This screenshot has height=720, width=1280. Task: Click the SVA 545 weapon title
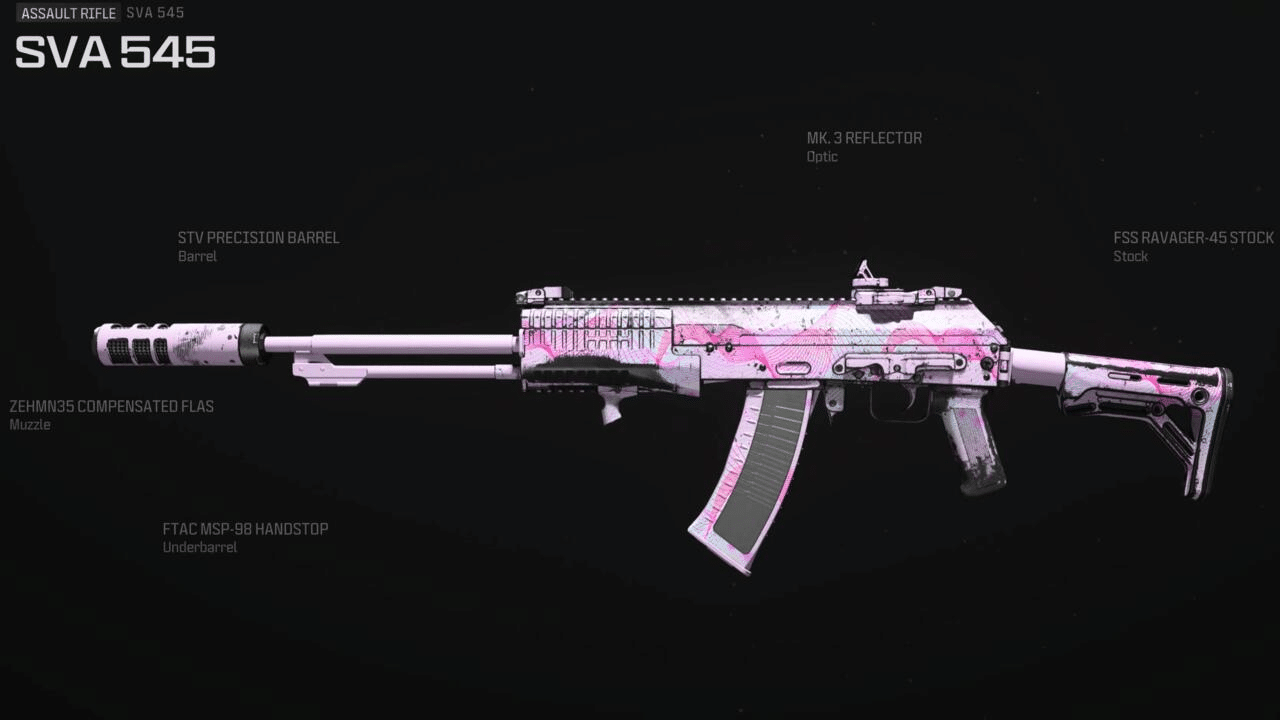[114, 52]
